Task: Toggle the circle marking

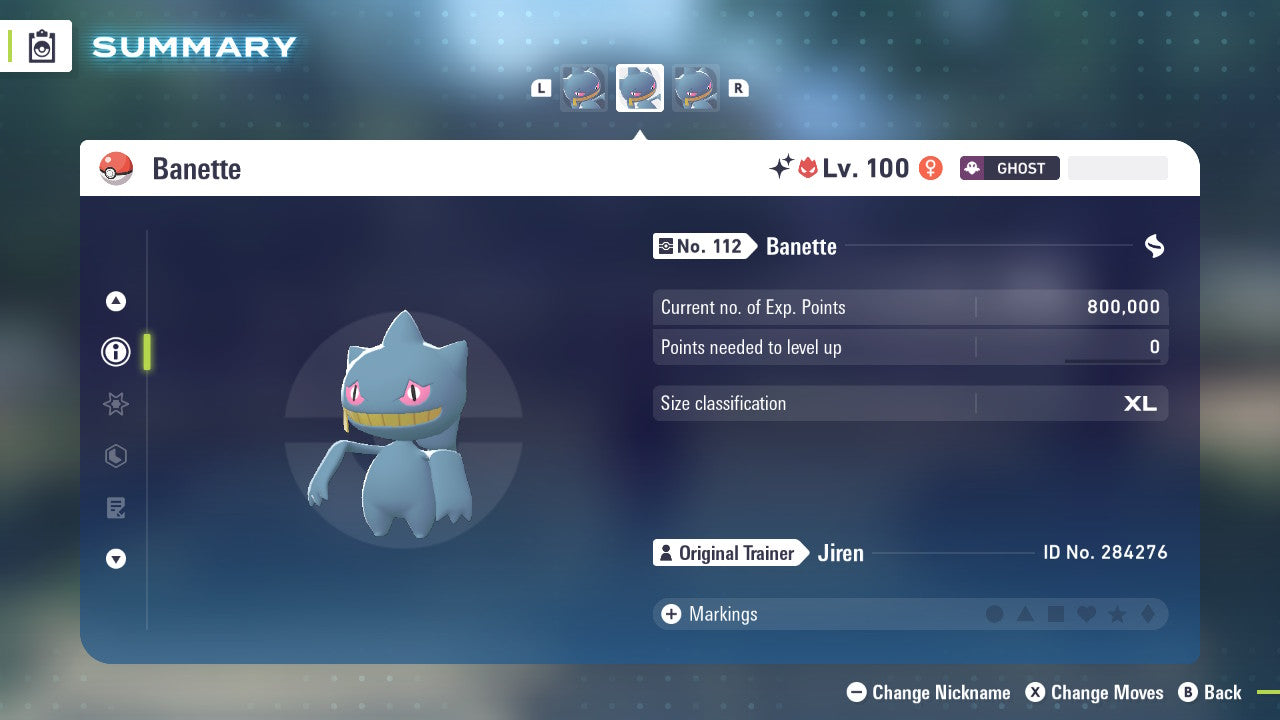Action: pos(996,614)
